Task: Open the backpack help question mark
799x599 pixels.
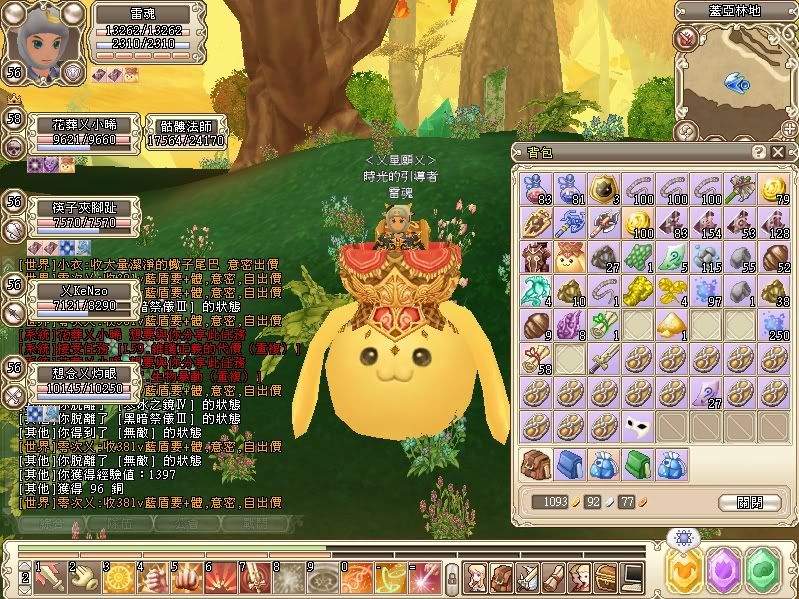Action: click(758, 151)
